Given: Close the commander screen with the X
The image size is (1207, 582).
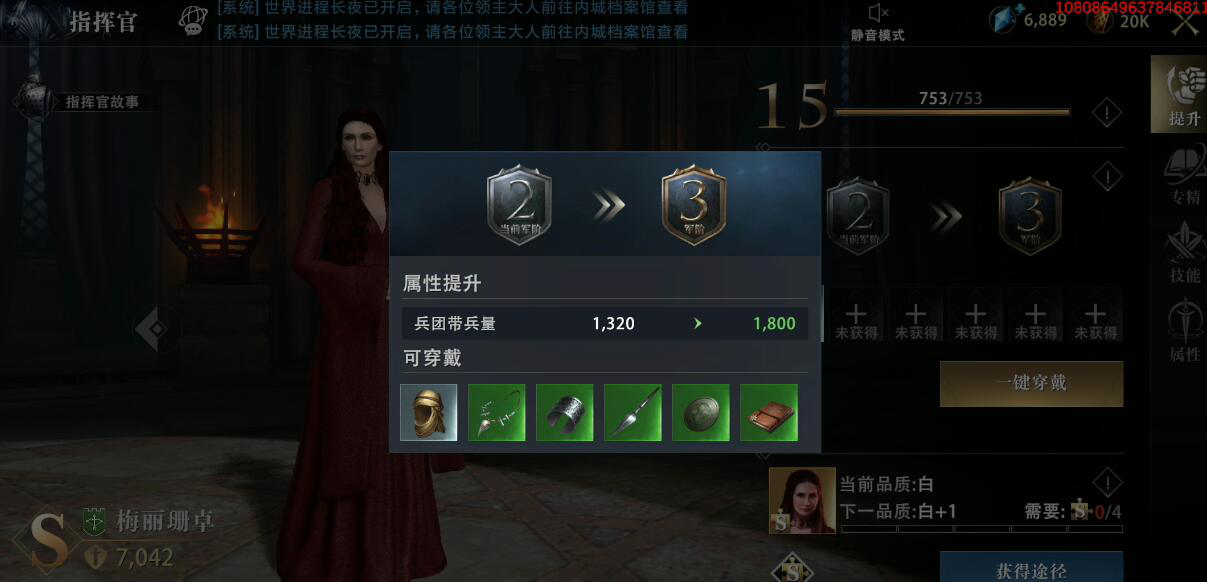Looking at the screenshot, I should click(x=1186, y=24).
